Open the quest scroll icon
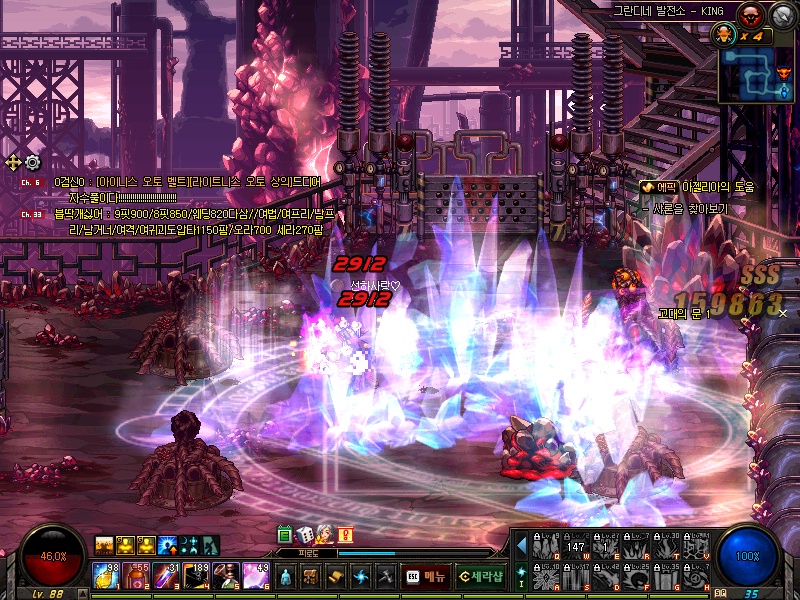 (335, 576)
